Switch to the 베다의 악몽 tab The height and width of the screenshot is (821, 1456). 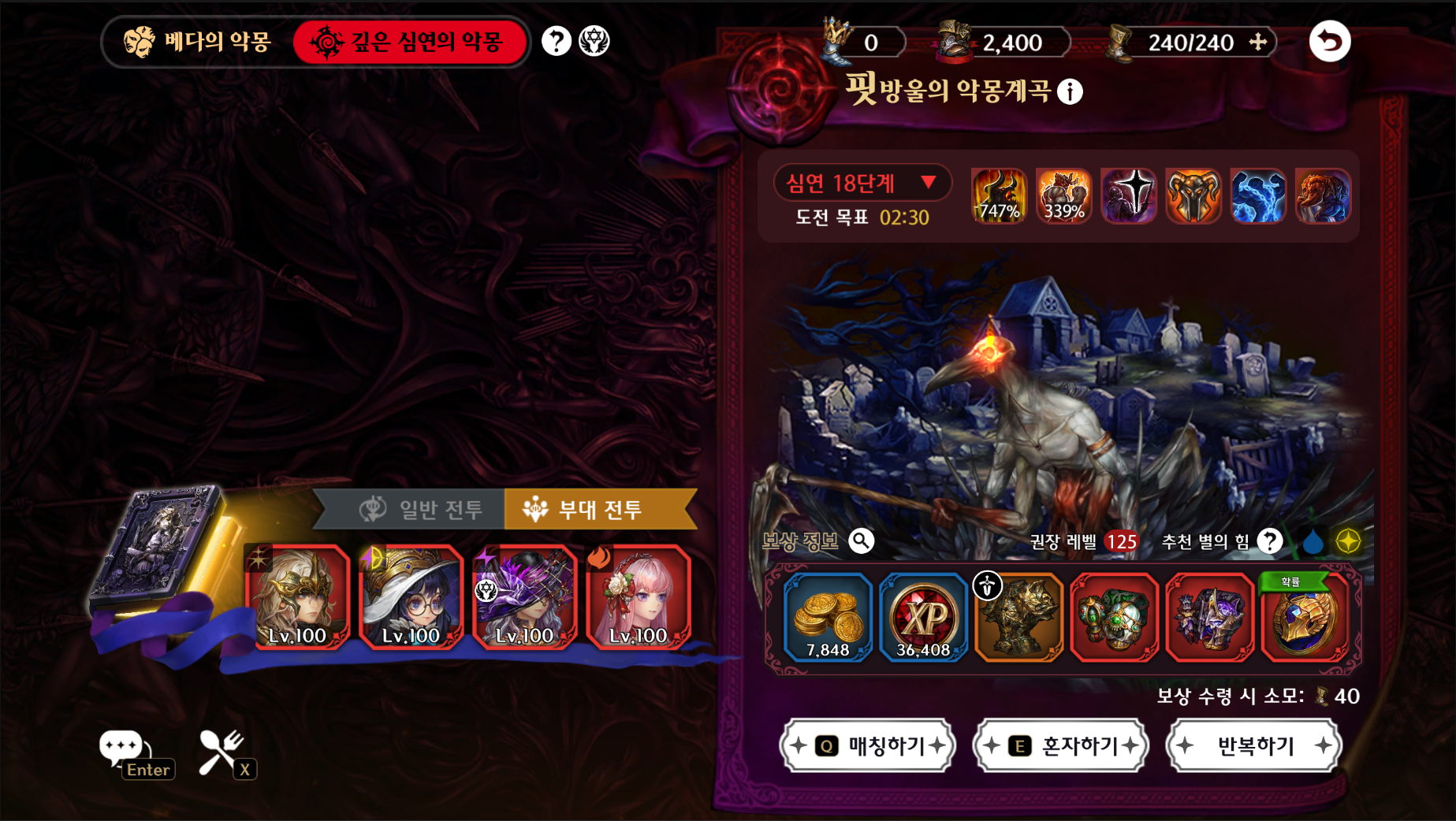click(x=198, y=42)
